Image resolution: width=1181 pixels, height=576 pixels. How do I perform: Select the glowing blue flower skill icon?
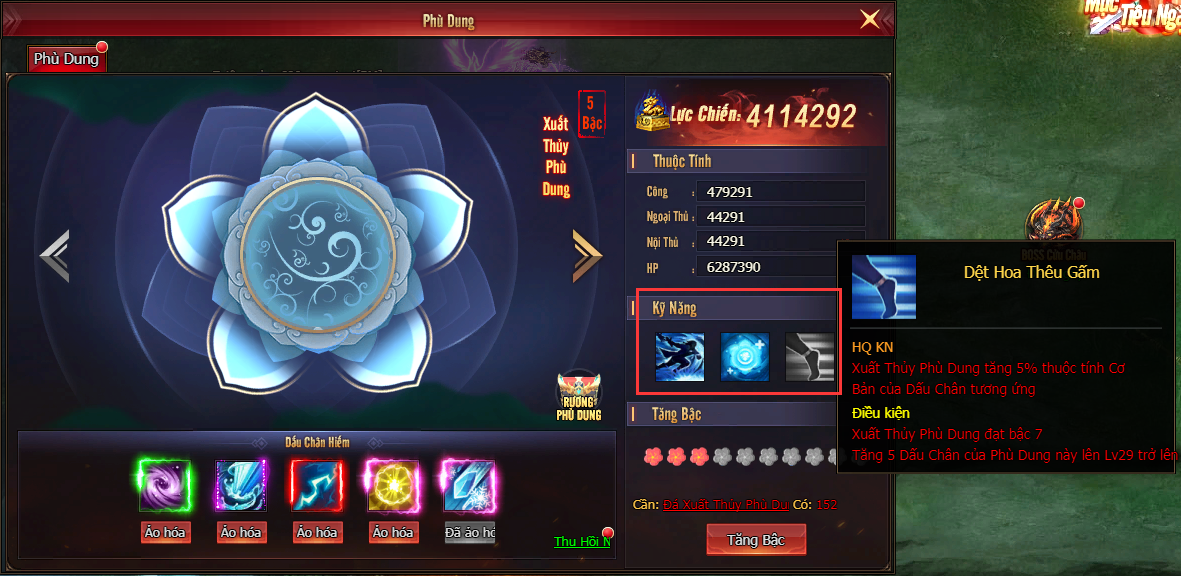(745, 357)
